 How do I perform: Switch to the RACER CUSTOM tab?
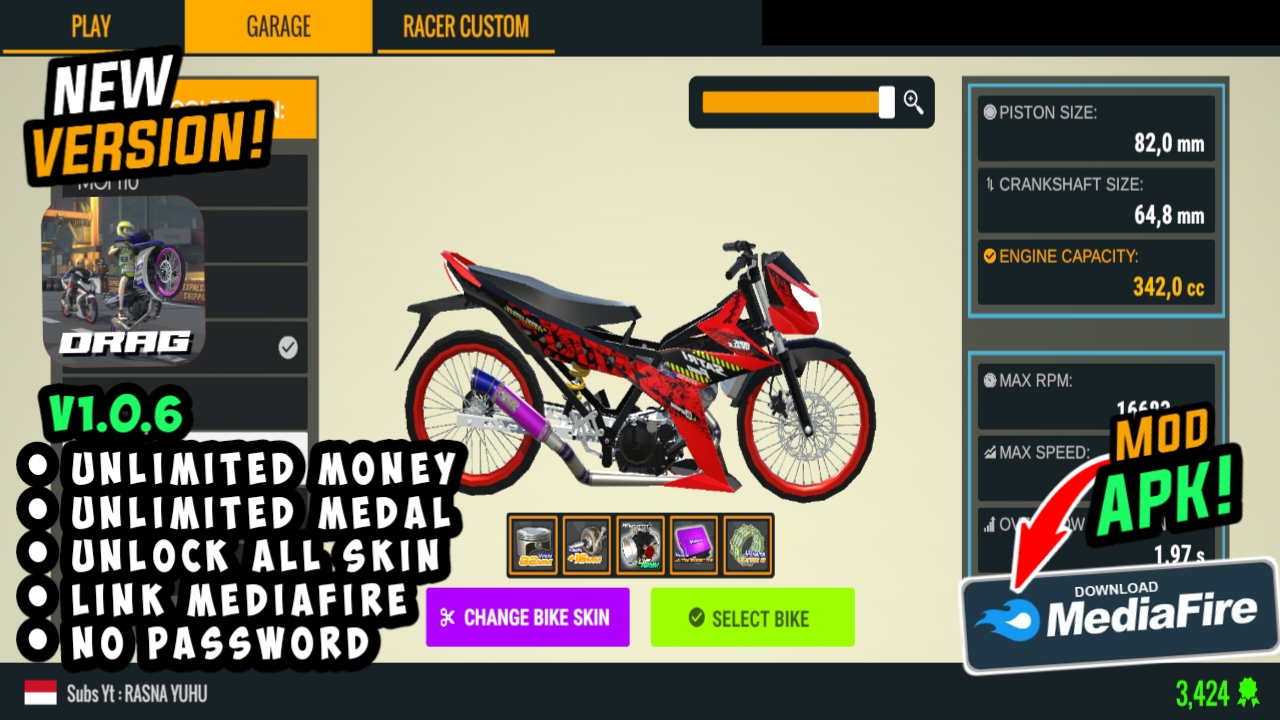pos(464,27)
